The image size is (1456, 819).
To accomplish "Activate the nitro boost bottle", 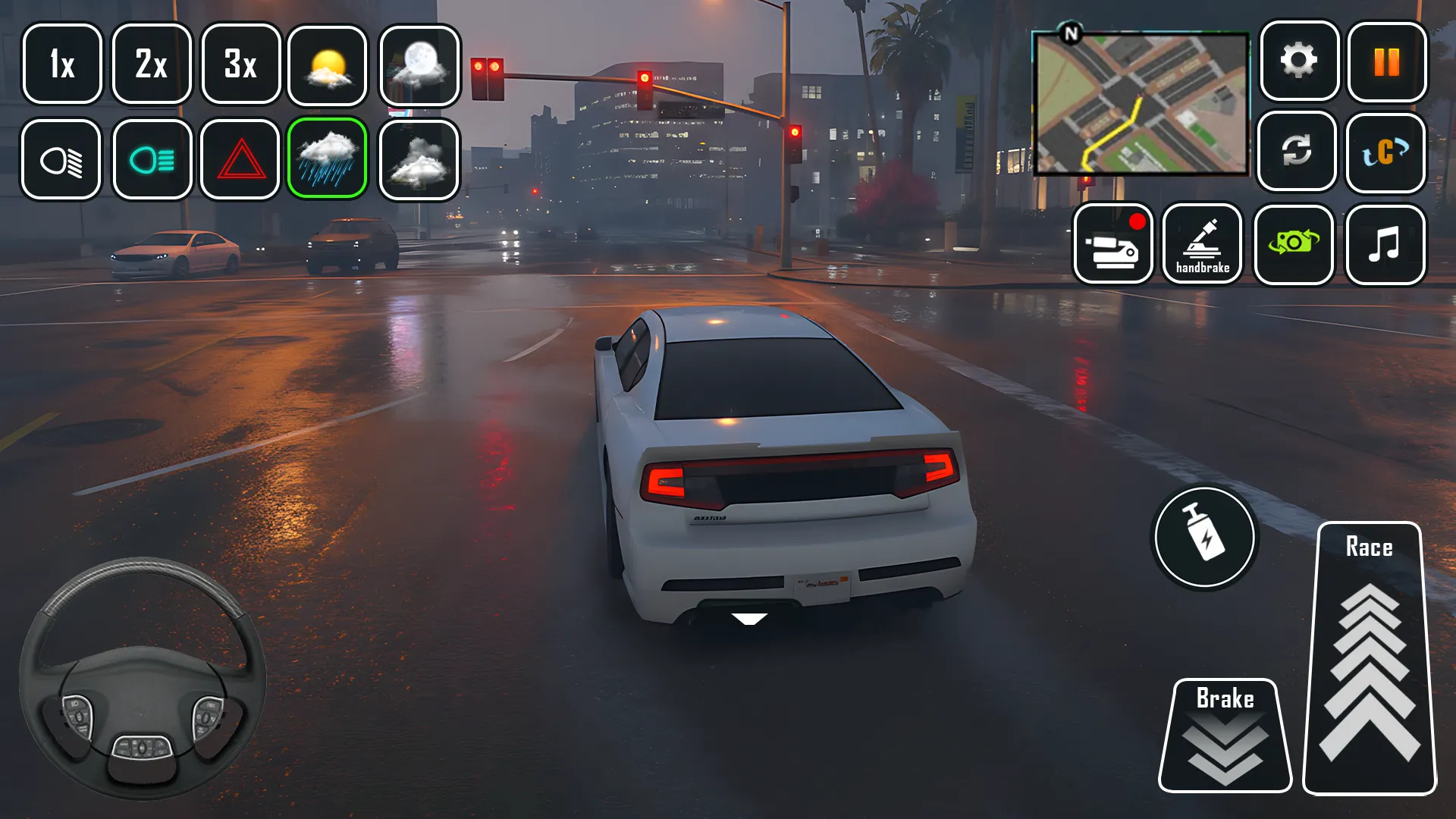I will coord(1204,538).
